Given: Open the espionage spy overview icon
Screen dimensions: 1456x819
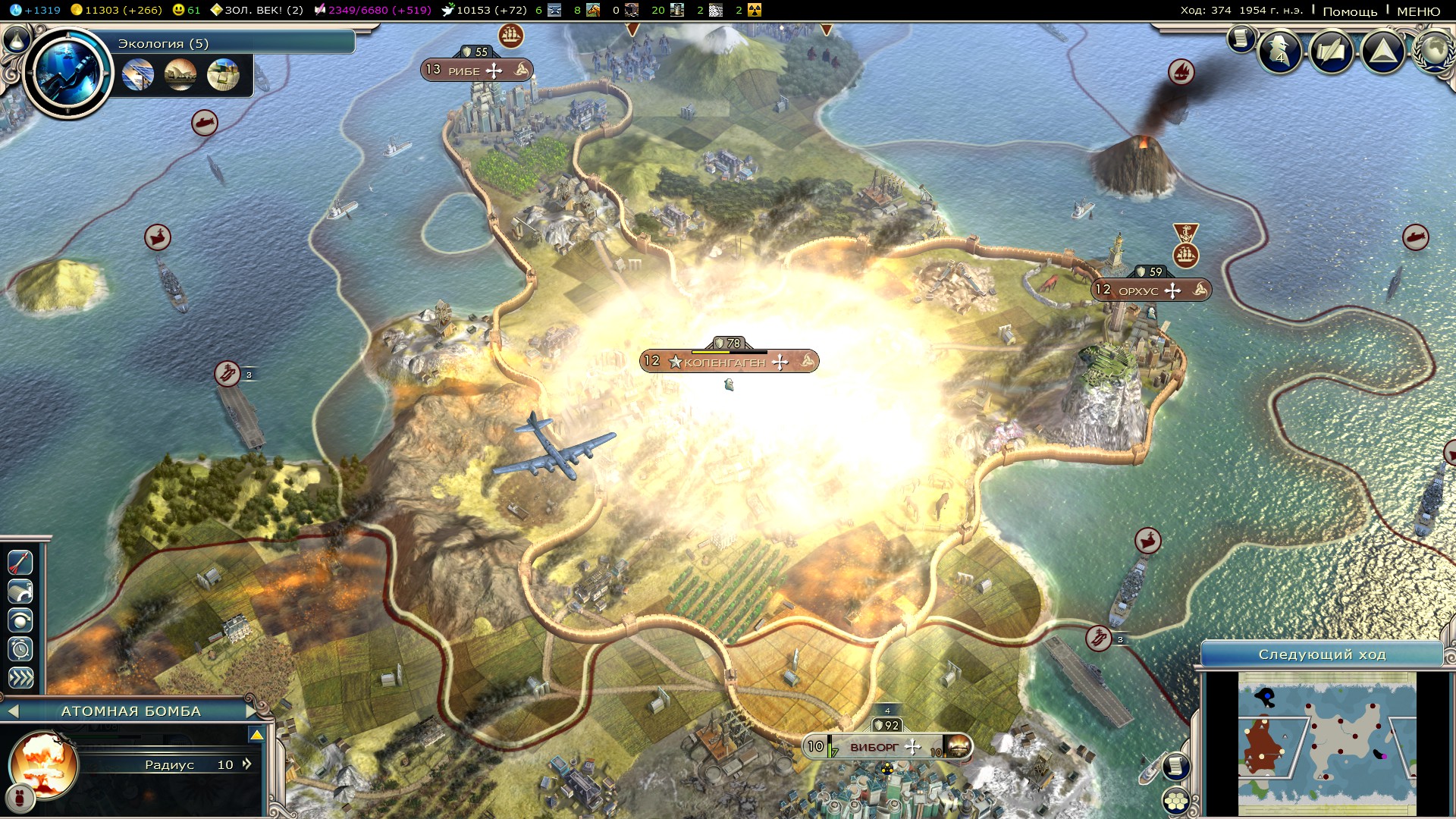Looking at the screenshot, I should pyautogui.click(x=1280, y=52).
